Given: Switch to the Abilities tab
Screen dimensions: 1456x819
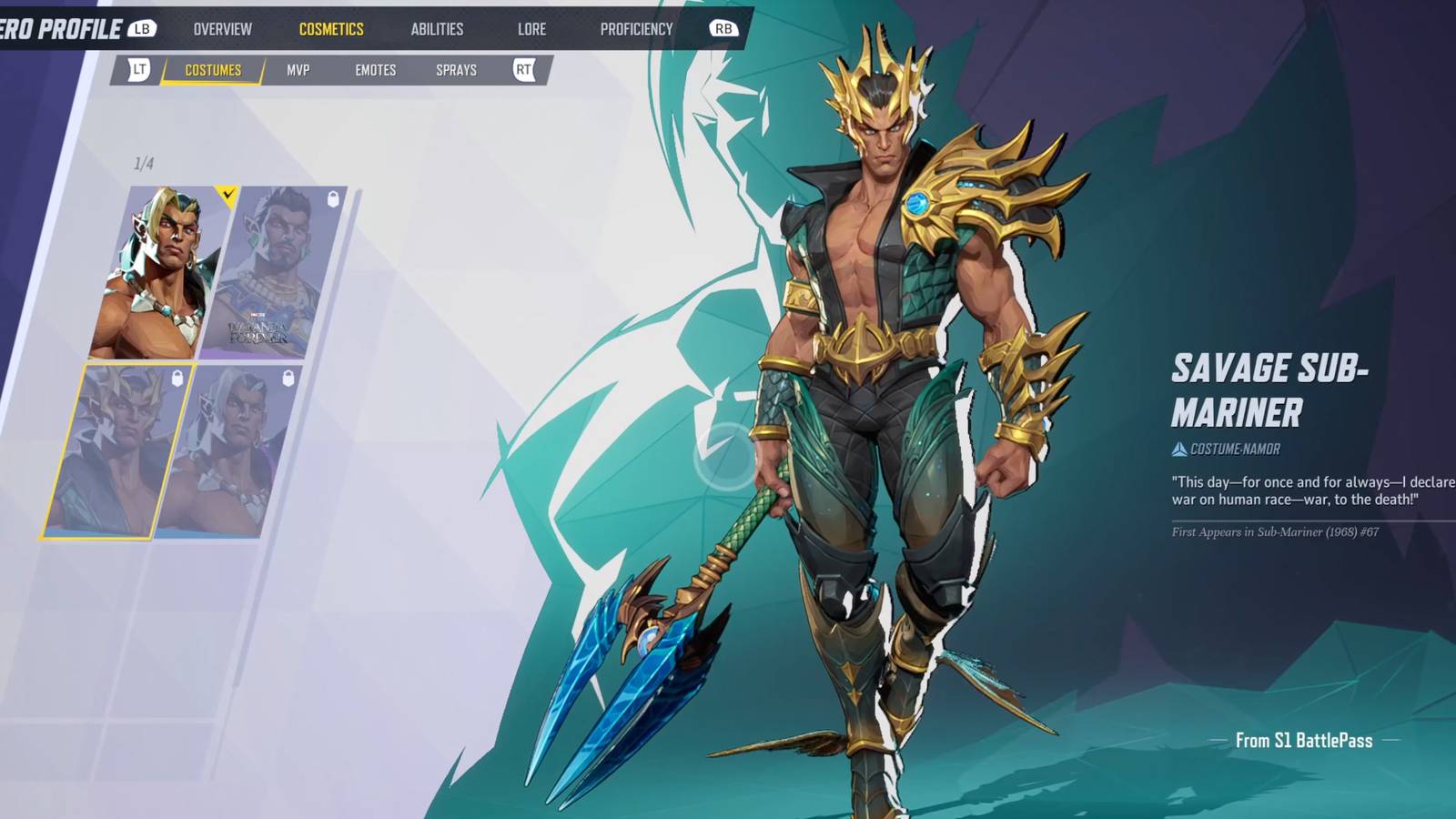Looking at the screenshot, I should pos(437,29).
